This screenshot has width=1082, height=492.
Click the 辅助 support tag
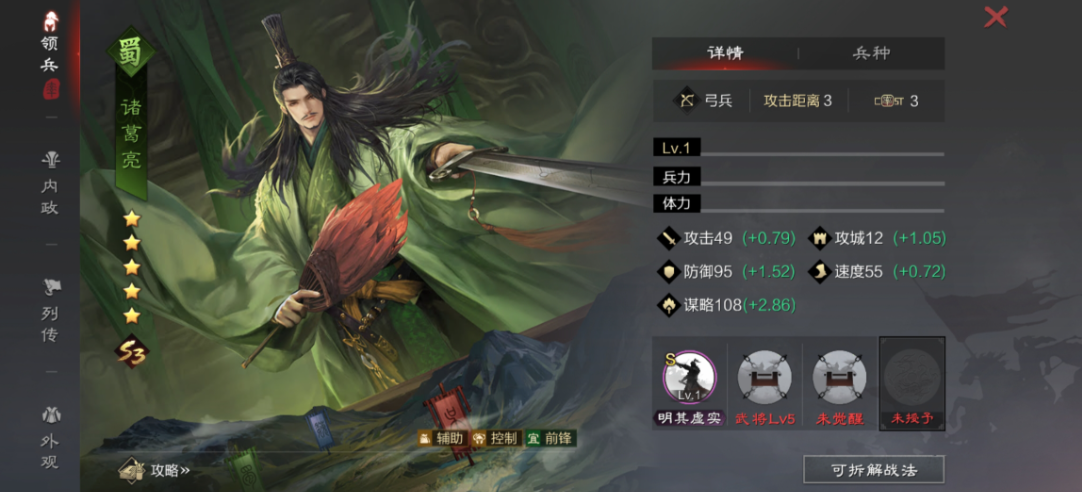(x=441, y=438)
